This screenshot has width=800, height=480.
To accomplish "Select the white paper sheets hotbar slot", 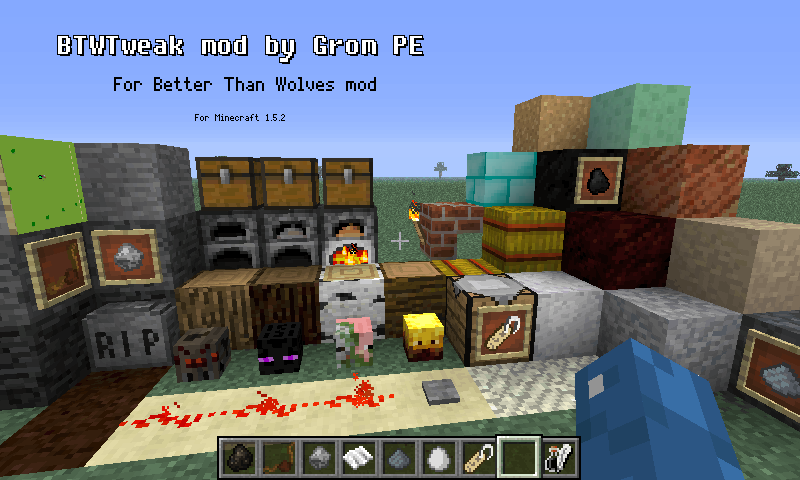I will (x=358, y=459).
